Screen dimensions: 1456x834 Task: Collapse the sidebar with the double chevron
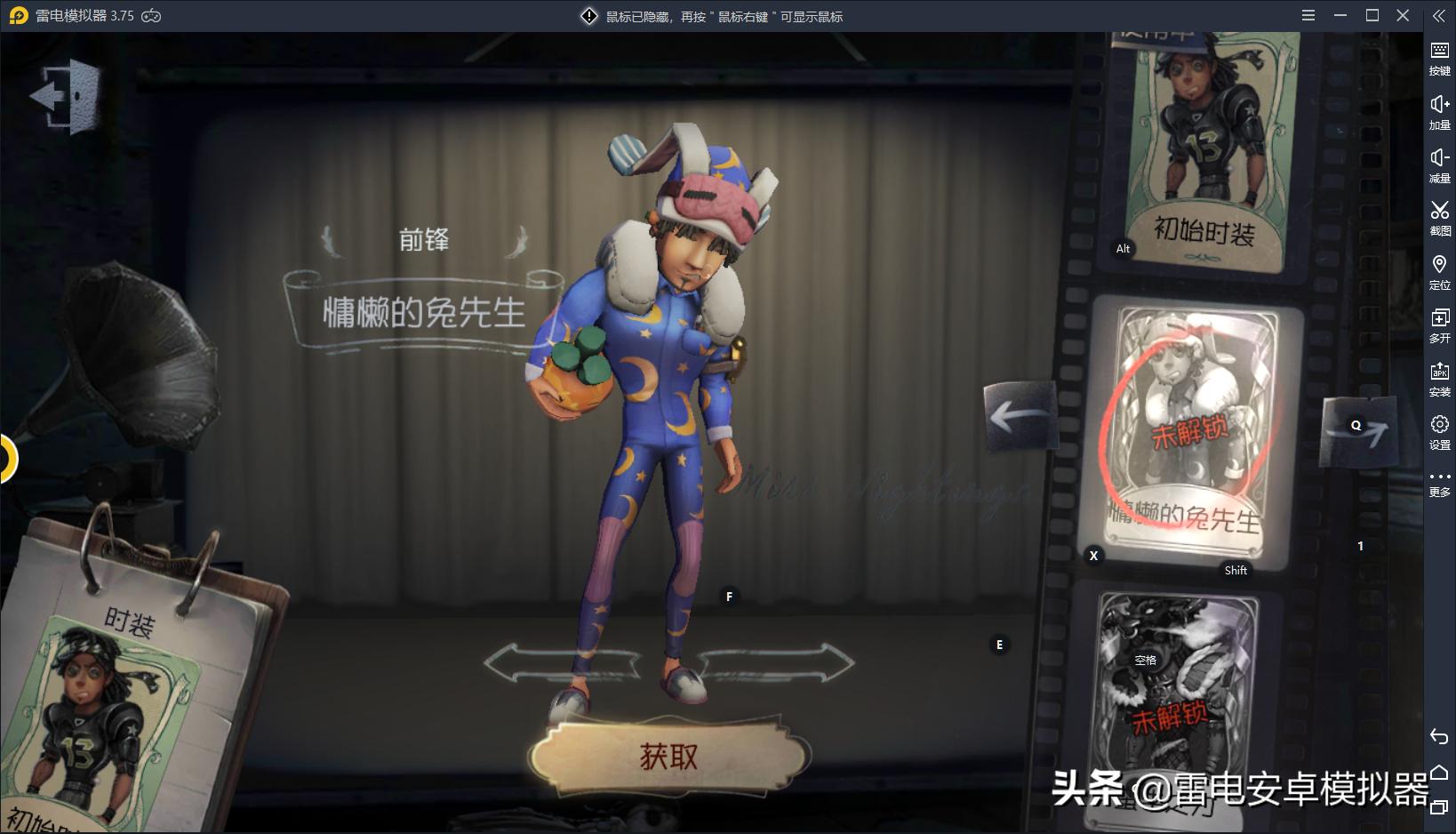point(1442,14)
